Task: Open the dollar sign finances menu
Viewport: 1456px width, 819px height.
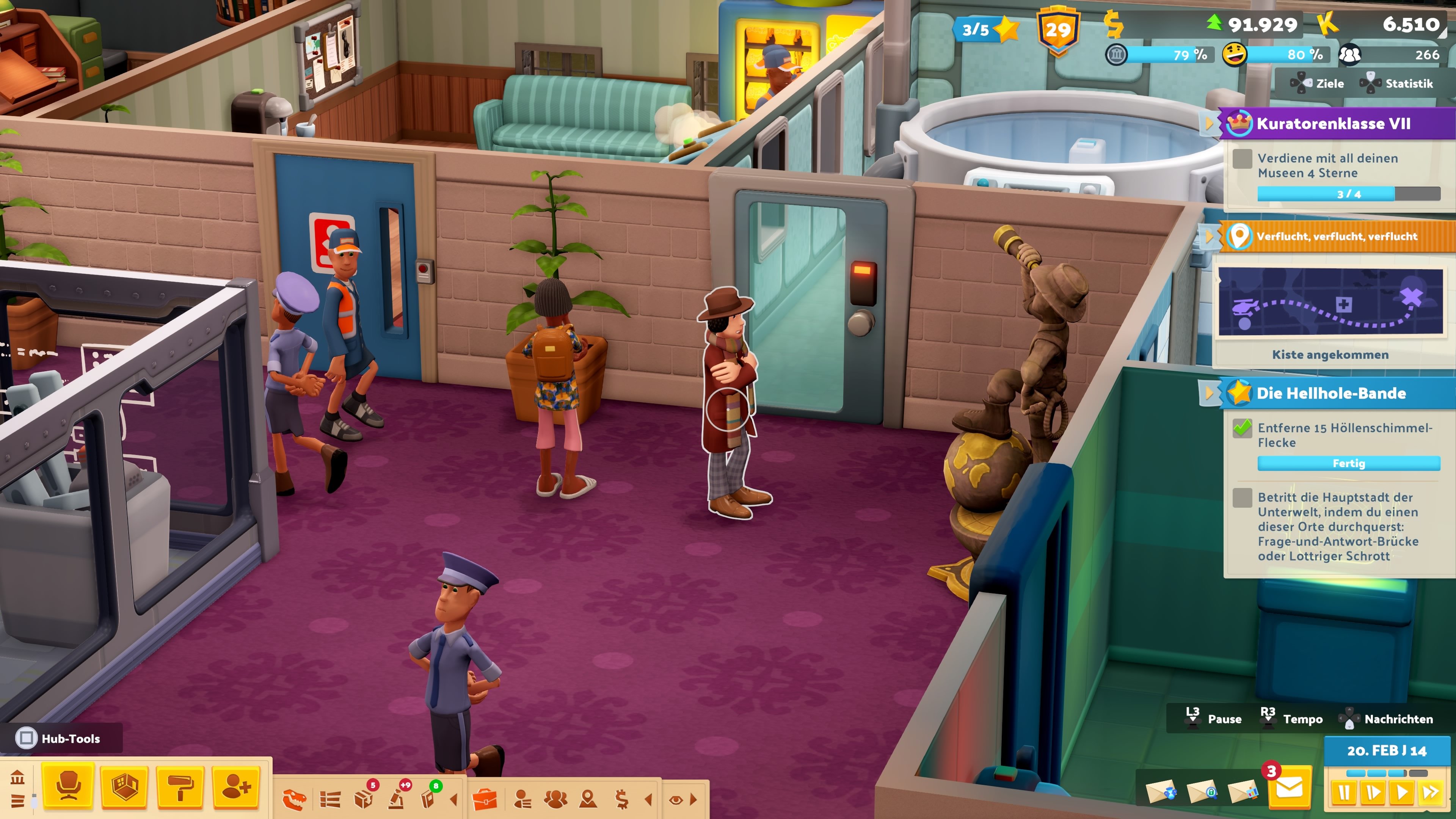Action: tap(622, 799)
